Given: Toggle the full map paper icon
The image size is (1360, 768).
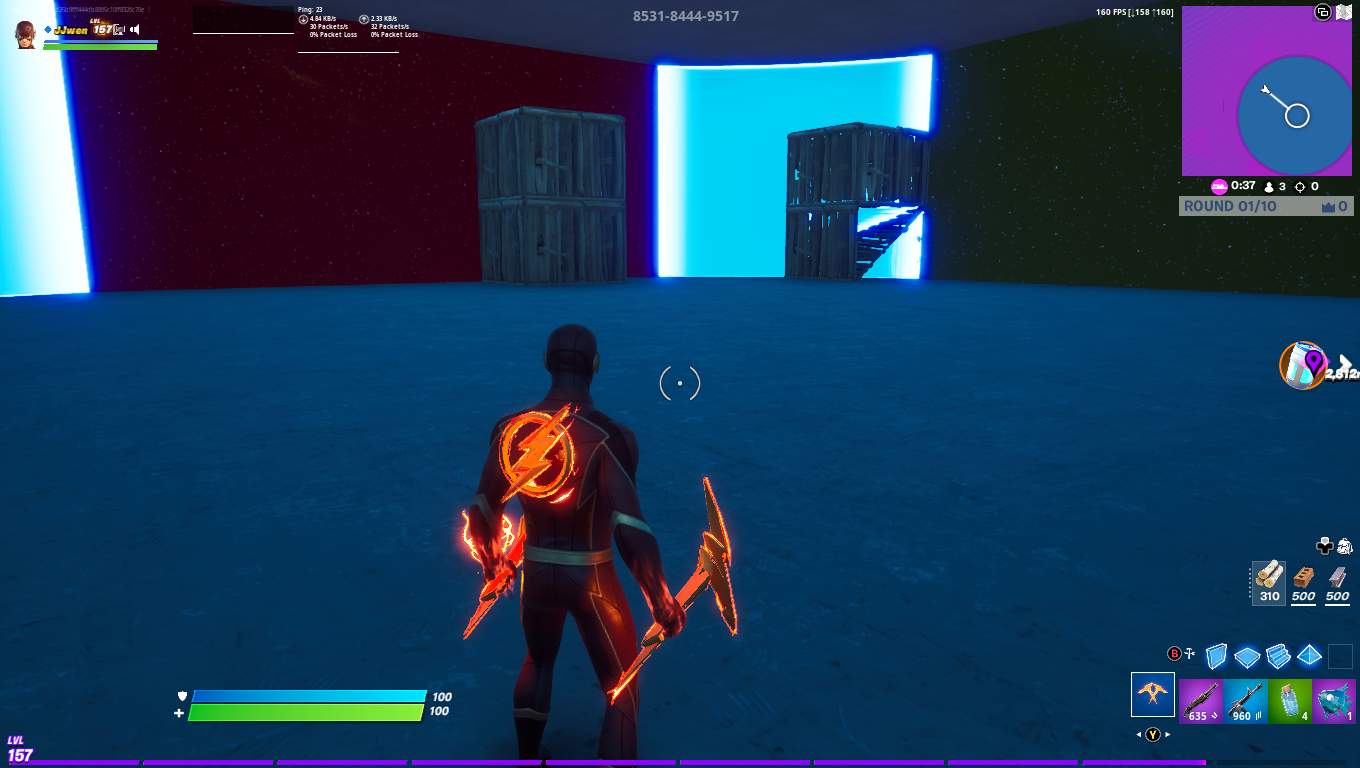Looking at the screenshot, I should click(1345, 11).
